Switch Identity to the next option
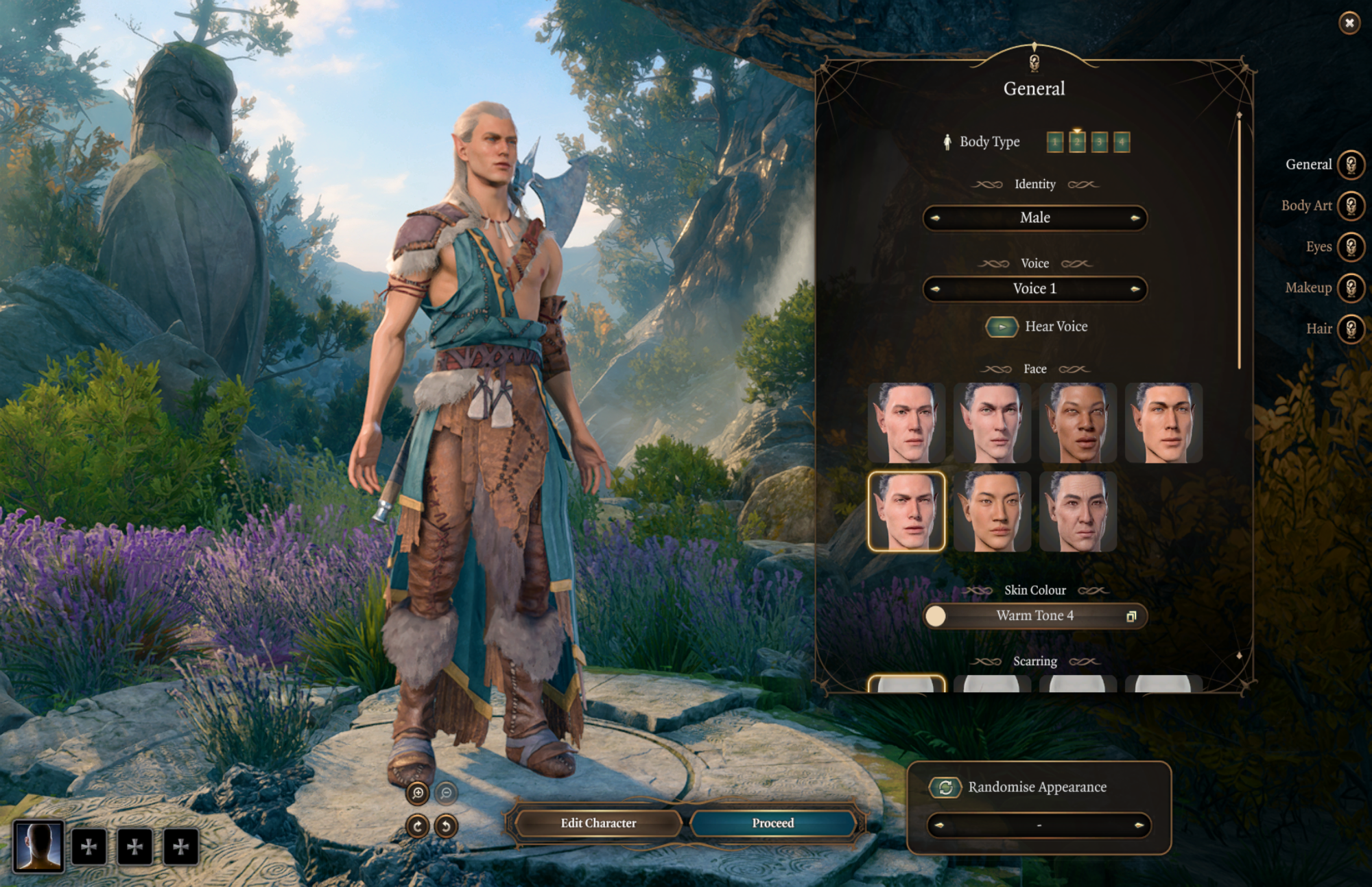This screenshot has height=887, width=1372. click(1135, 218)
